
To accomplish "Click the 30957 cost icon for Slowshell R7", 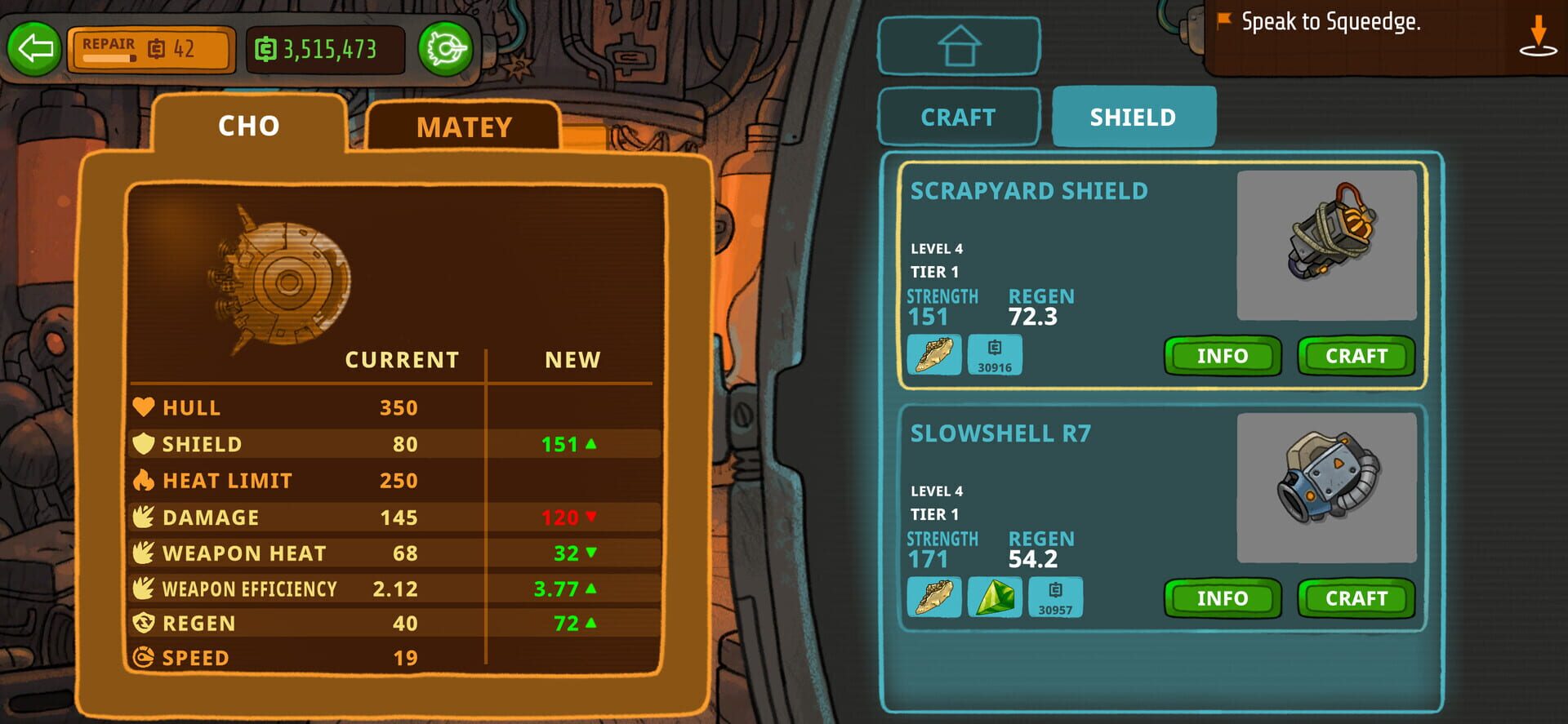I will [x=1054, y=597].
